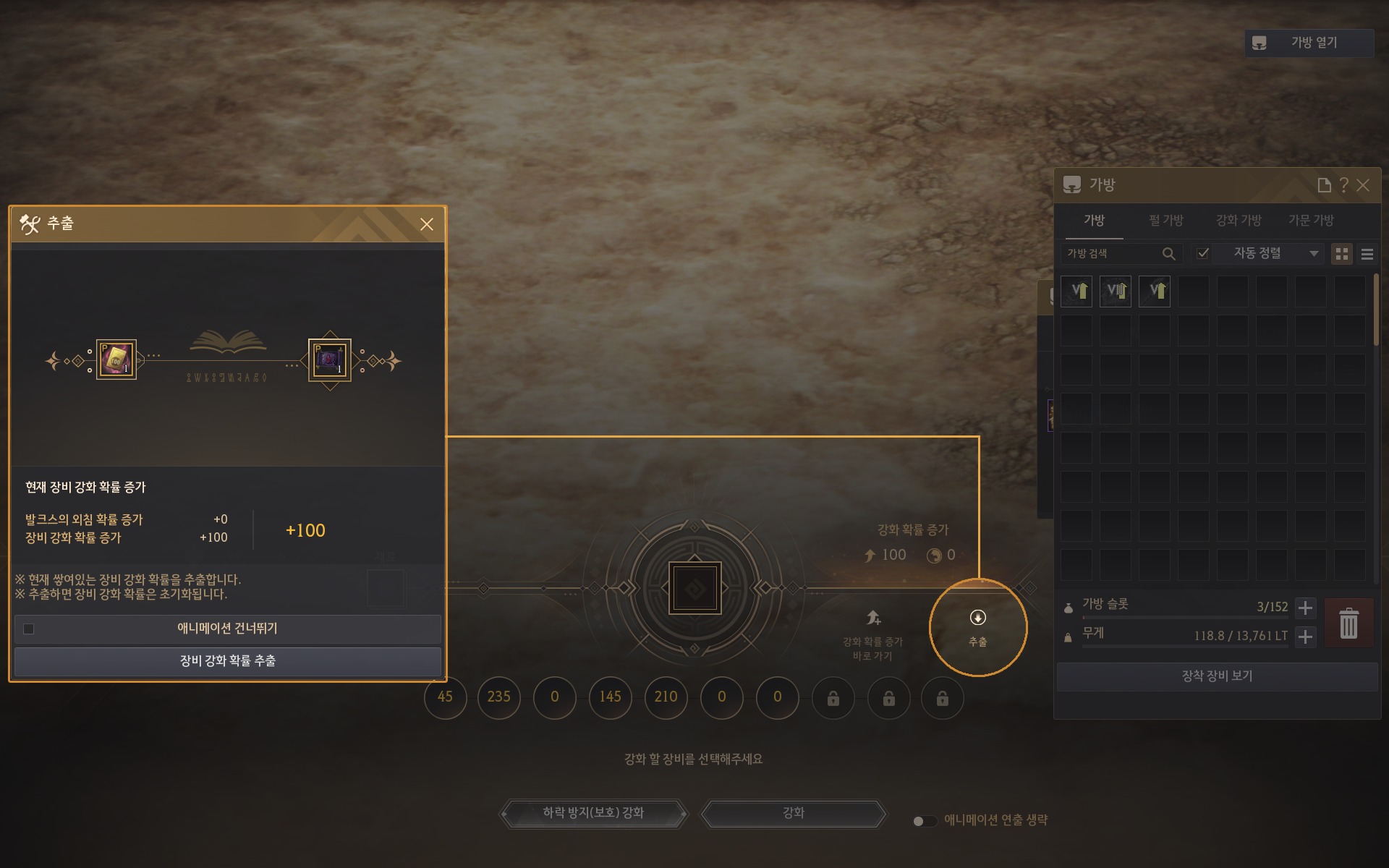The width and height of the screenshot is (1389, 868).
Task: Open 장착 장비 보기 equipped gear view
Action: pyautogui.click(x=1217, y=676)
